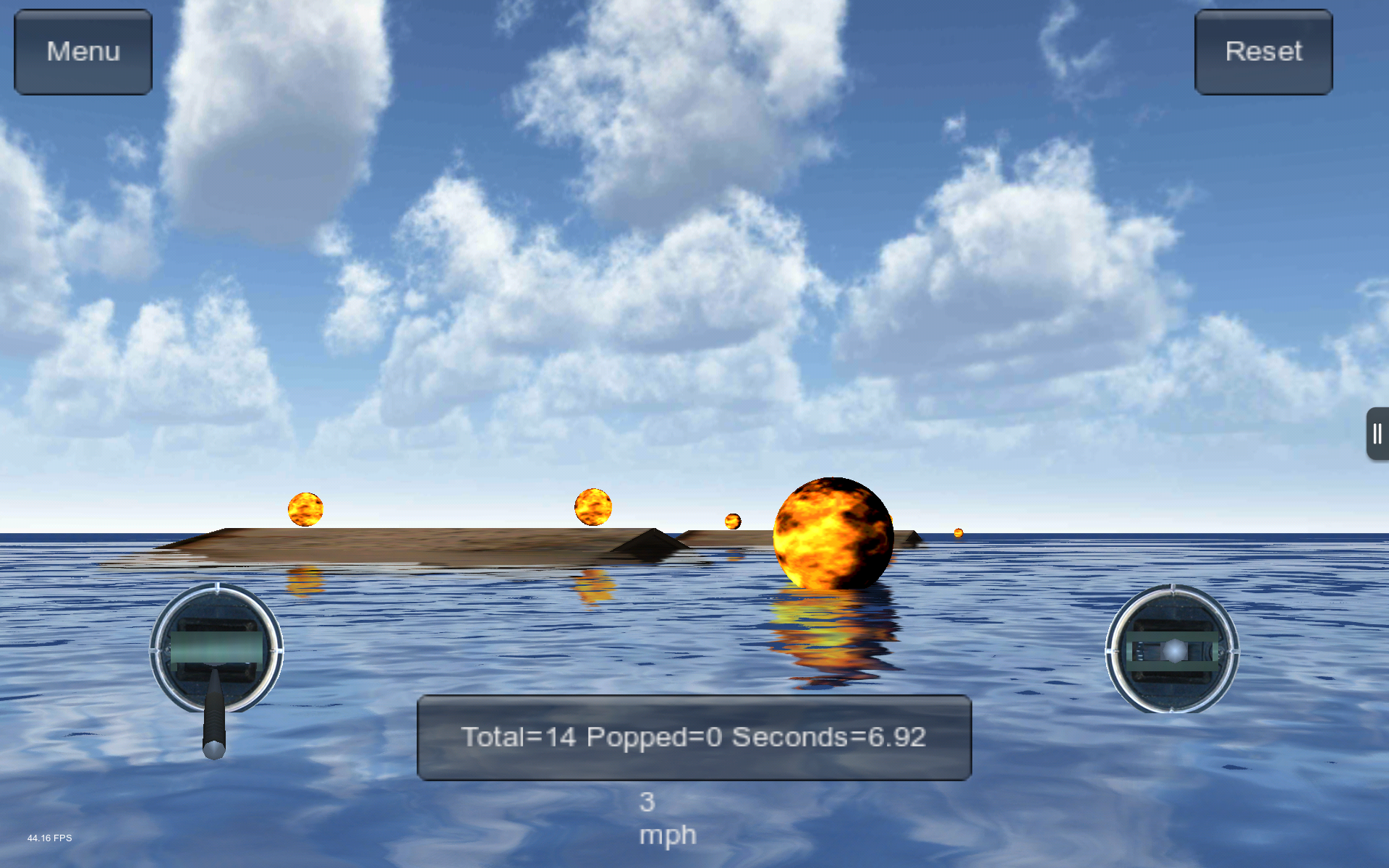Tap the small fireball between the two large ones

tap(732, 520)
